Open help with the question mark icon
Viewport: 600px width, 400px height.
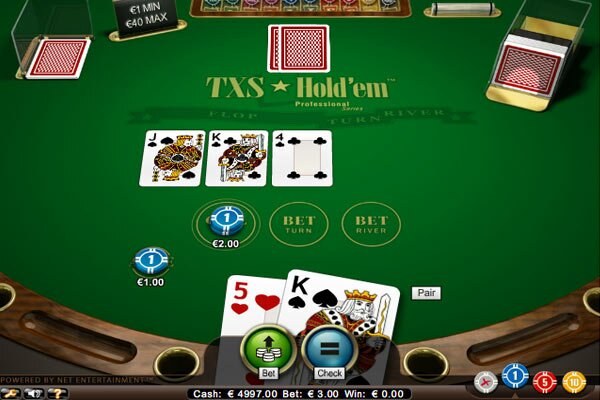(59, 393)
